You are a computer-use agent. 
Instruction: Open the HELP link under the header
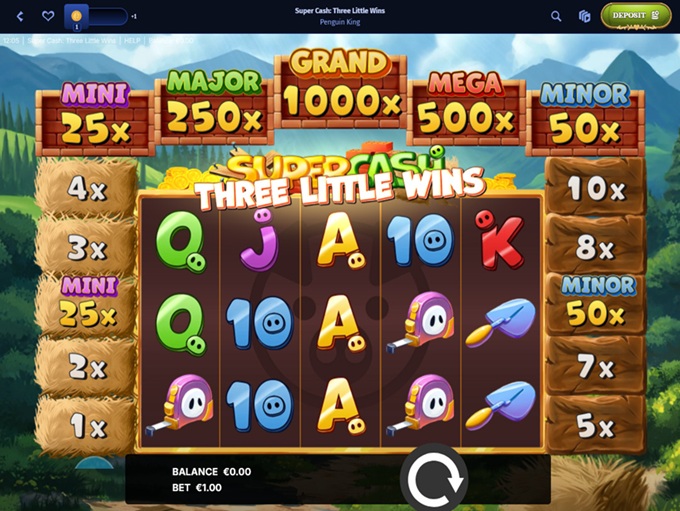pyautogui.click(x=132, y=41)
